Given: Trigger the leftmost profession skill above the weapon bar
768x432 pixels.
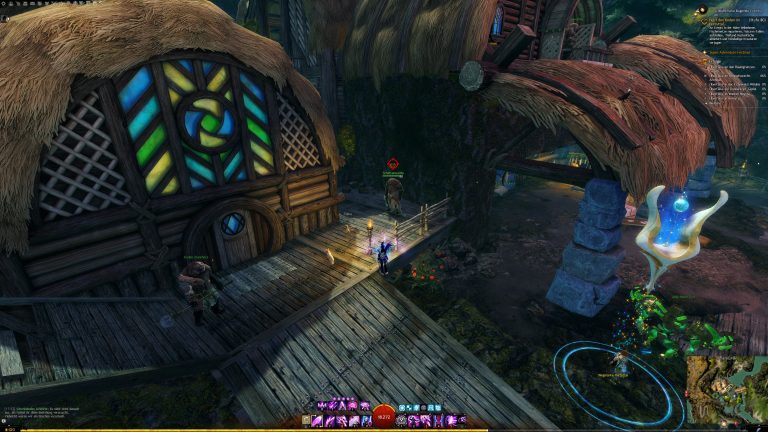Looking at the screenshot, I should tap(321, 407).
